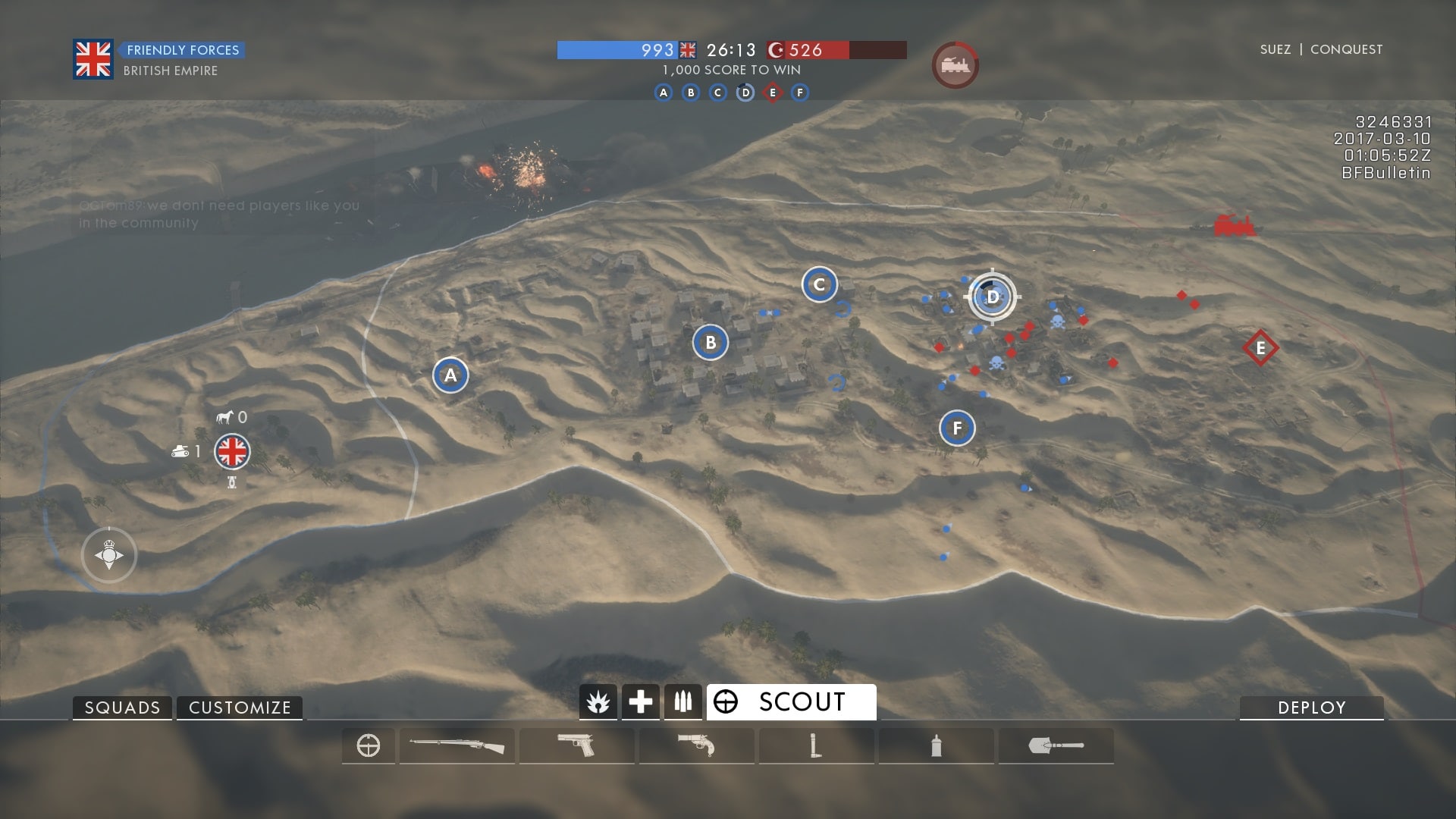Spawn at the British HQ flag marker
This screenshot has width=1456, height=819.
(x=232, y=452)
